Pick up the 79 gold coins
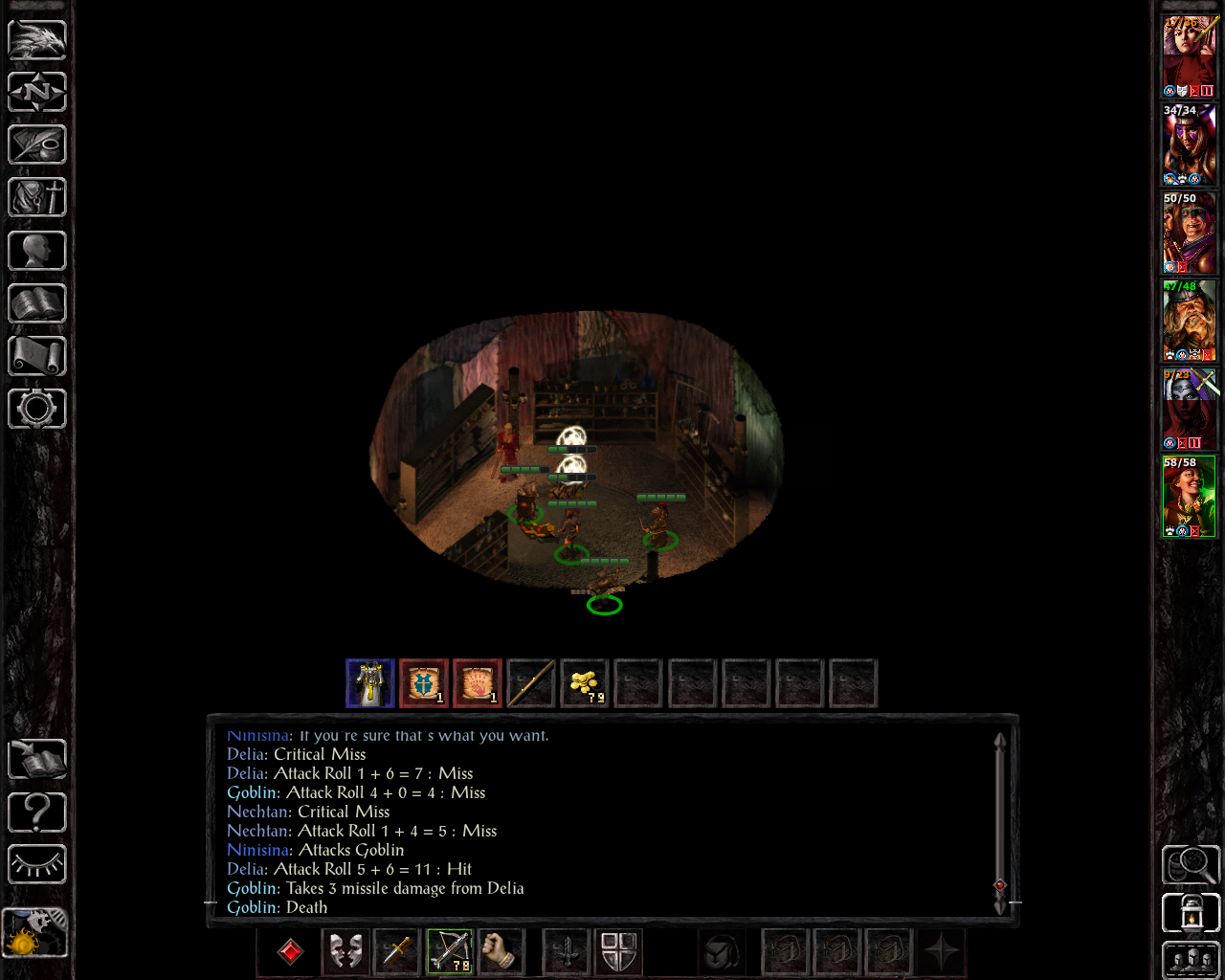1225x980 pixels. pos(585,683)
